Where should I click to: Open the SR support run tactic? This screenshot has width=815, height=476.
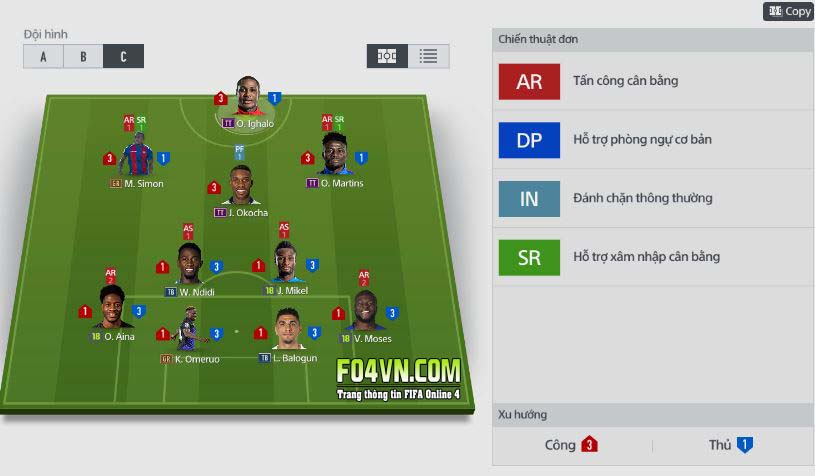click(x=529, y=257)
